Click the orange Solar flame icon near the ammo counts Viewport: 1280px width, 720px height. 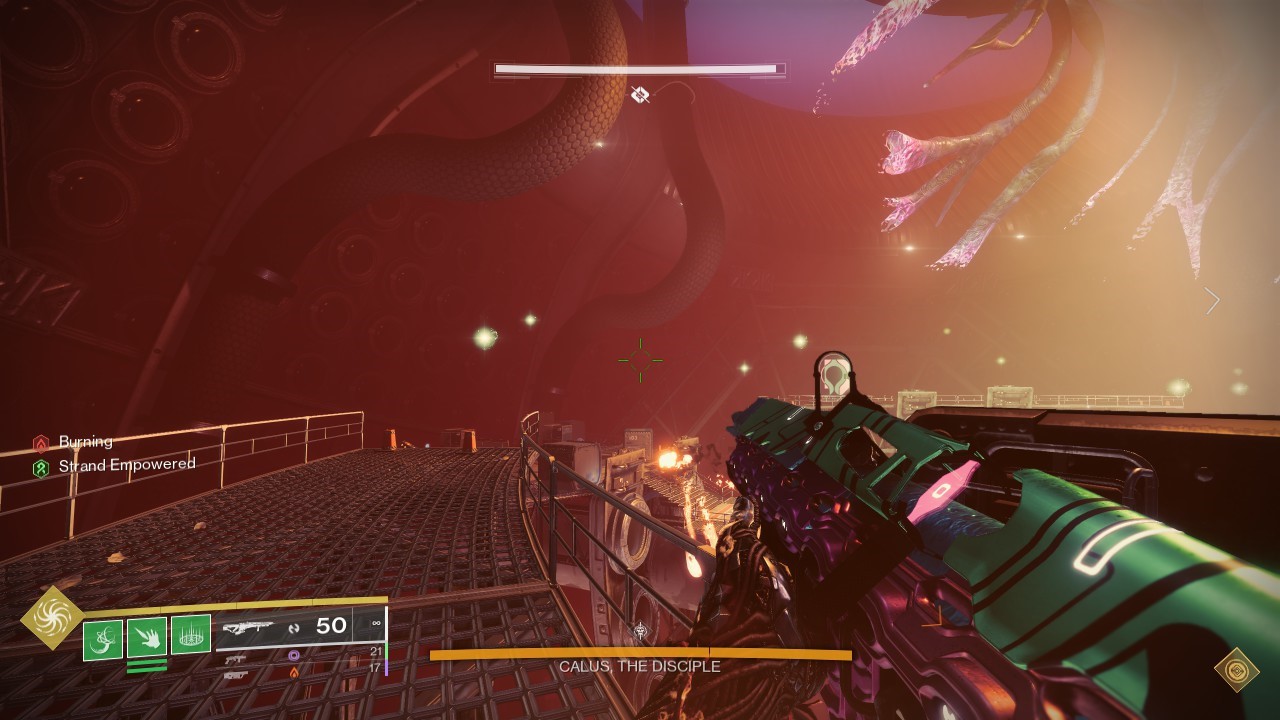(x=293, y=672)
